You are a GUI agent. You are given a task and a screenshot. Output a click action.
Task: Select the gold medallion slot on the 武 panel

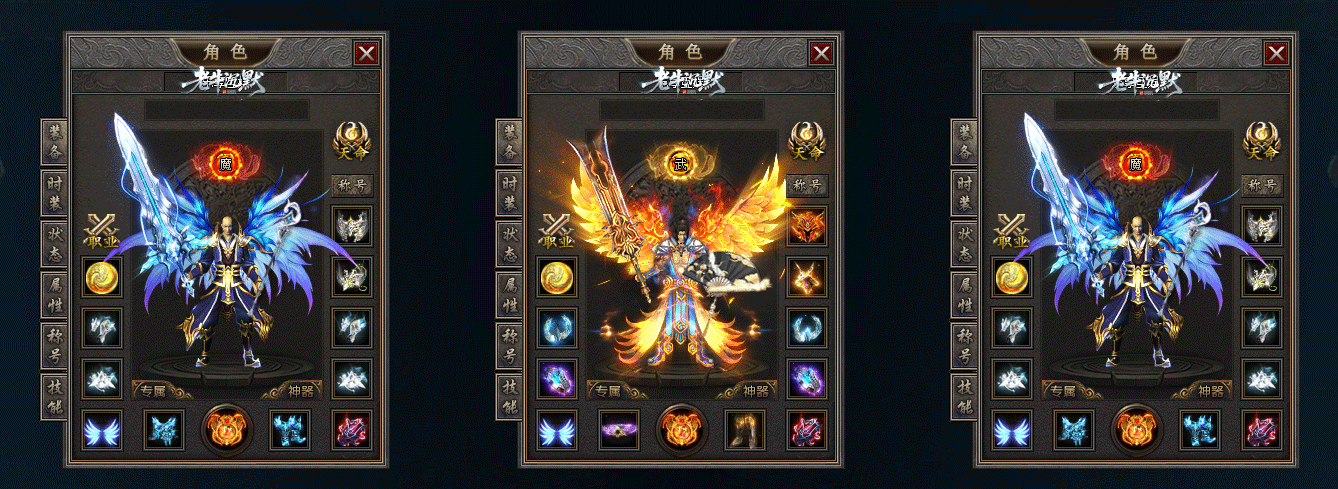[x=558, y=277]
